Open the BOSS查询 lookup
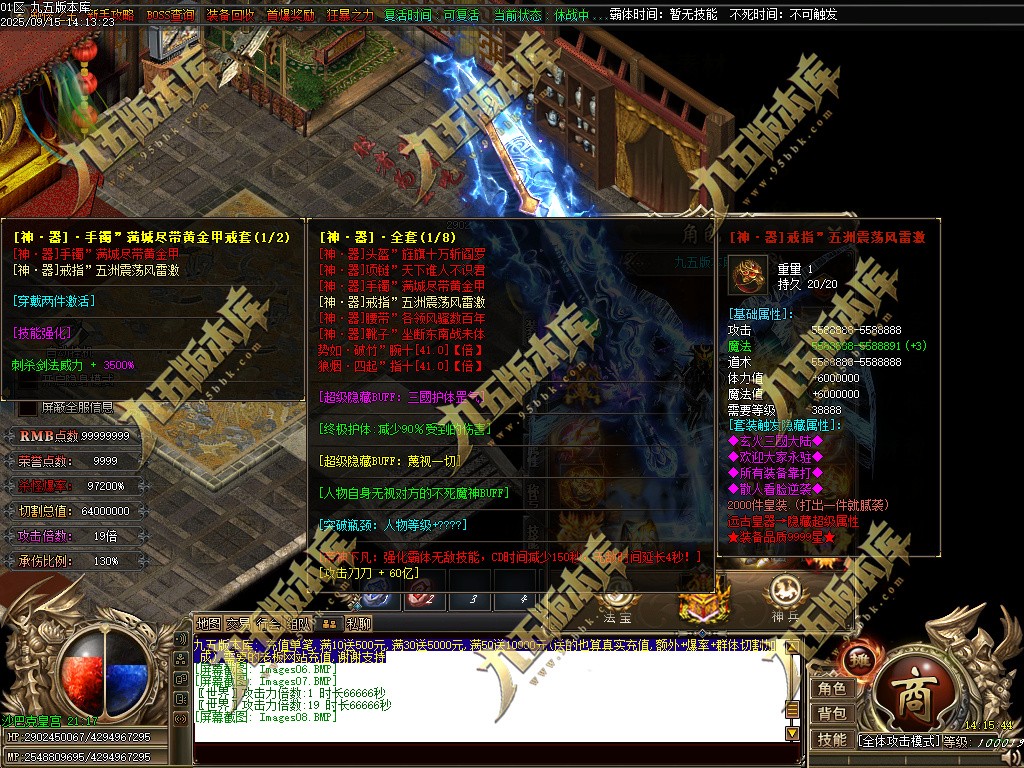 tap(170, 16)
